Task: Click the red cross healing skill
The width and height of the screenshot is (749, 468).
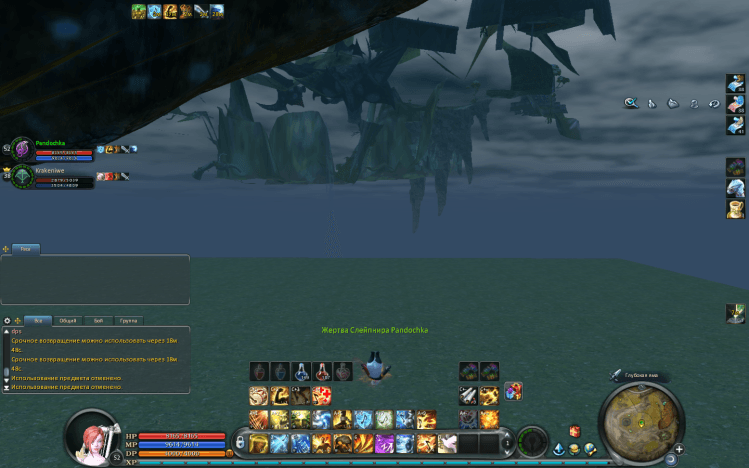Action: [322, 395]
